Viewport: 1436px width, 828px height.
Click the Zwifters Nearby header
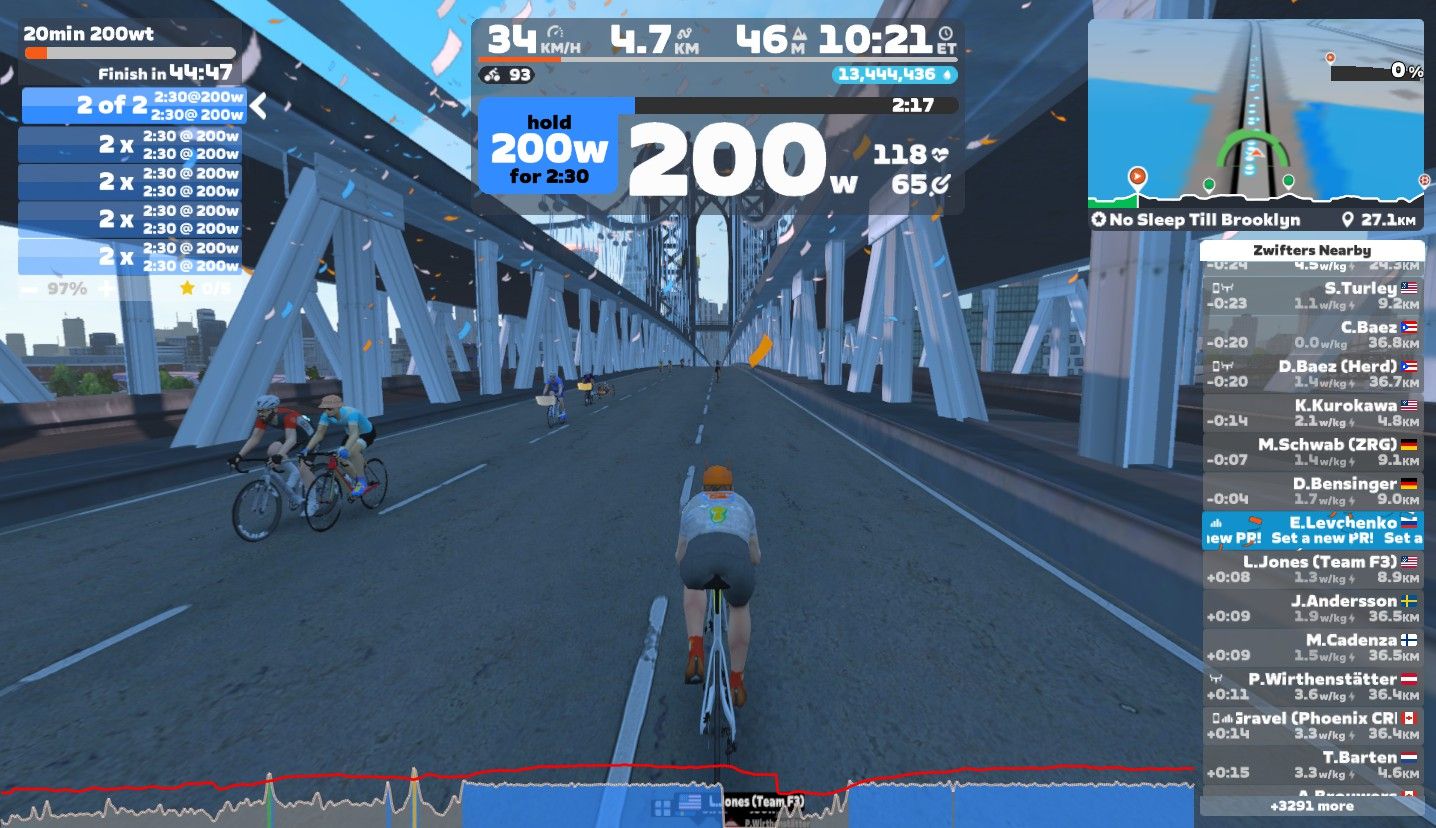coord(1312,251)
